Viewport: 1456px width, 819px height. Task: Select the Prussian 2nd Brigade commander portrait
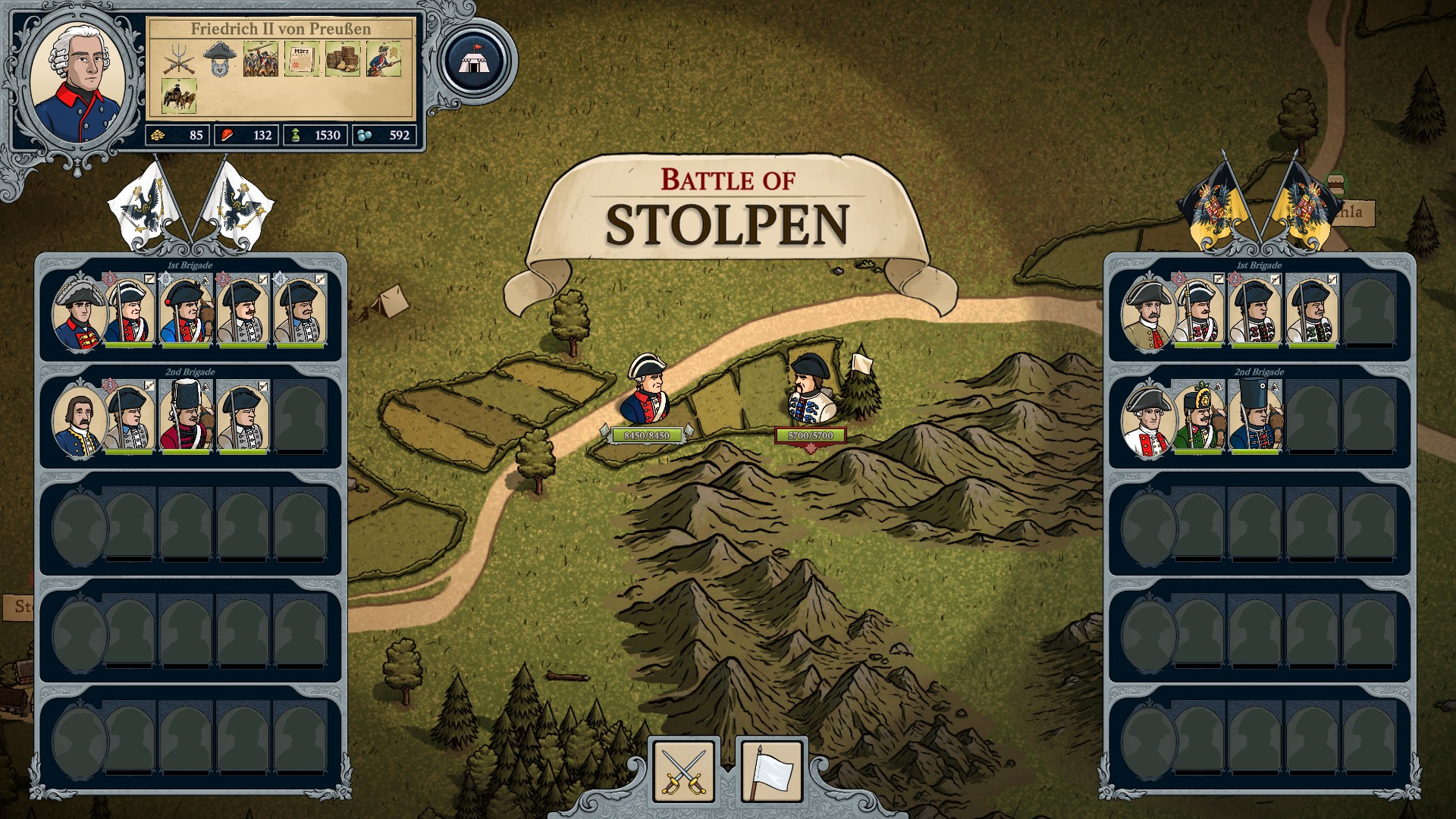click(78, 419)
